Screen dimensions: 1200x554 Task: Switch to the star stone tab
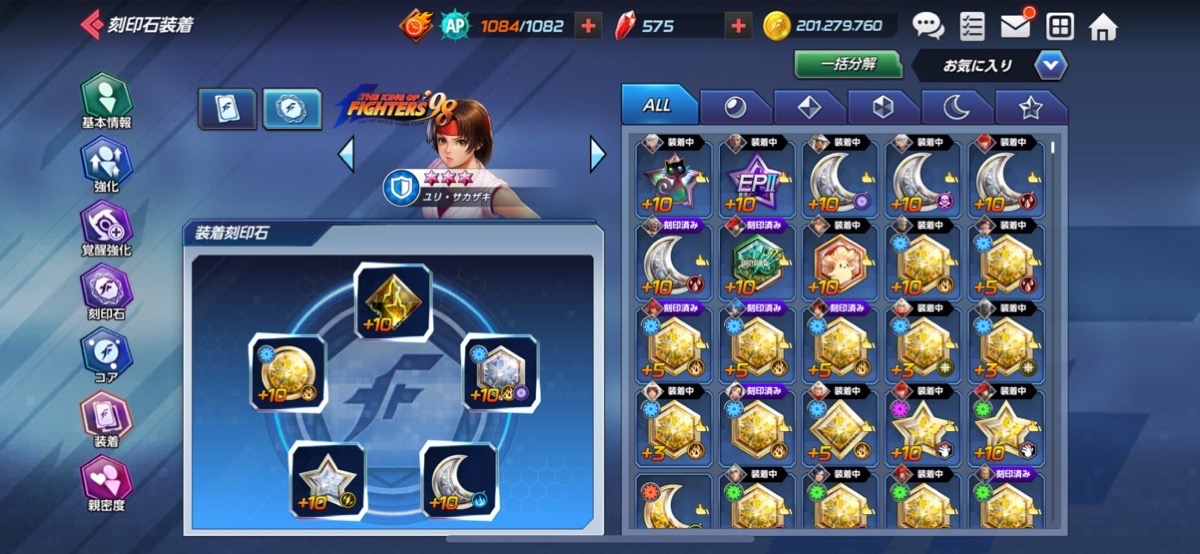(x=1030, y=106)
